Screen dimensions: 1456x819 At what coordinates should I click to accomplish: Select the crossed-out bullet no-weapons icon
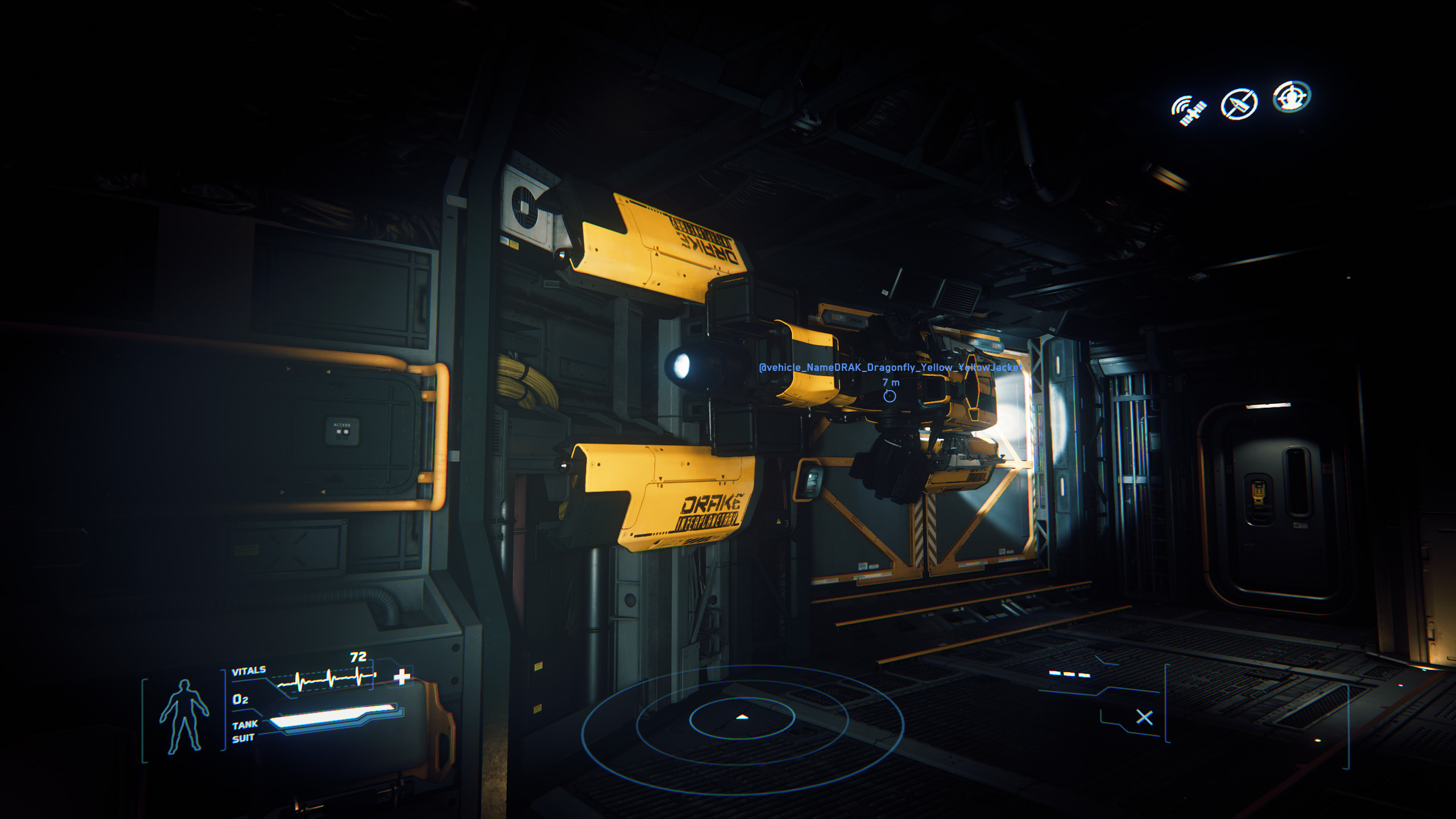tap(1239, 104)
